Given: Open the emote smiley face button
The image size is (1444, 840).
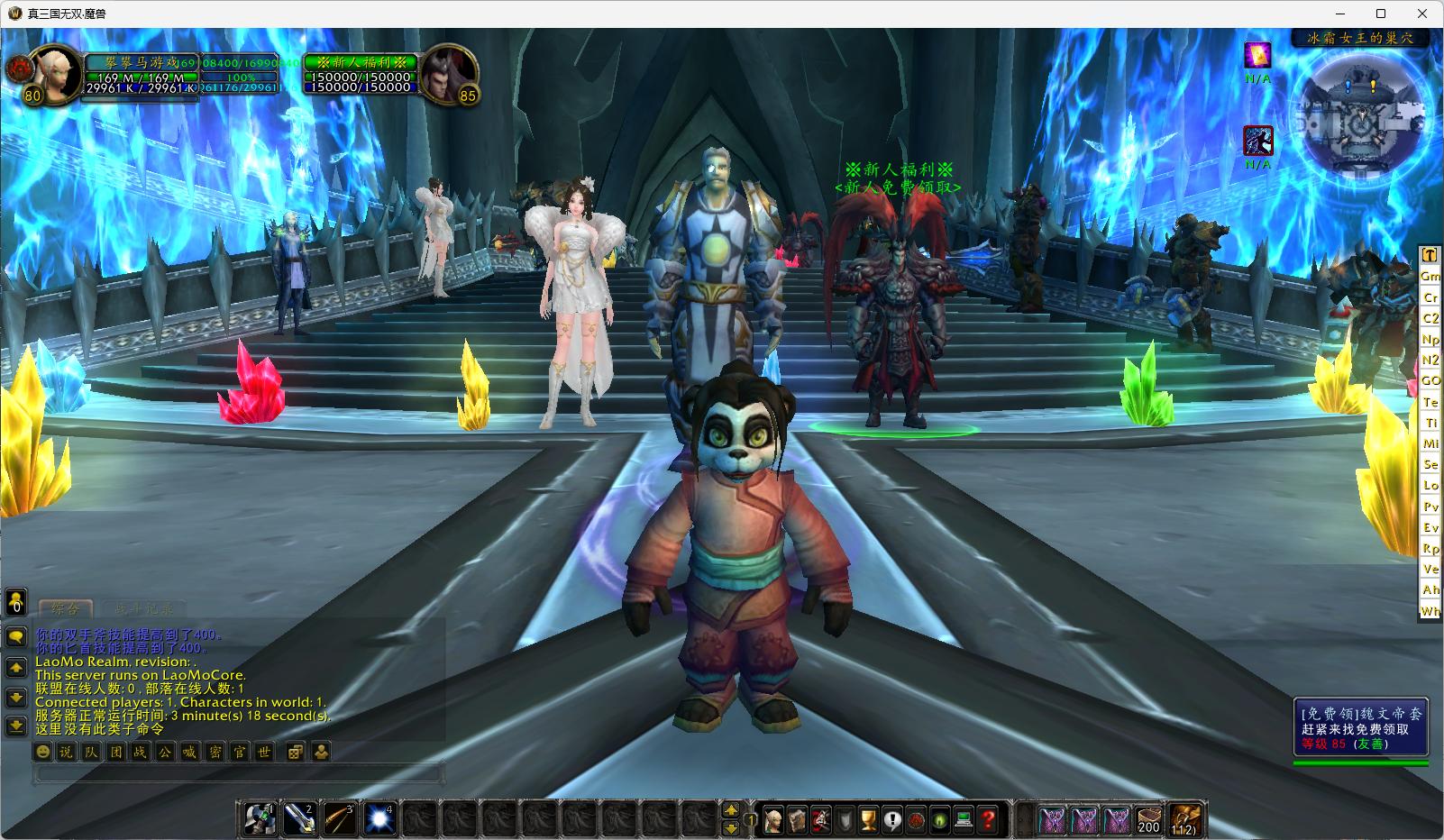Looking at the screenshot, I should [42, 752].
